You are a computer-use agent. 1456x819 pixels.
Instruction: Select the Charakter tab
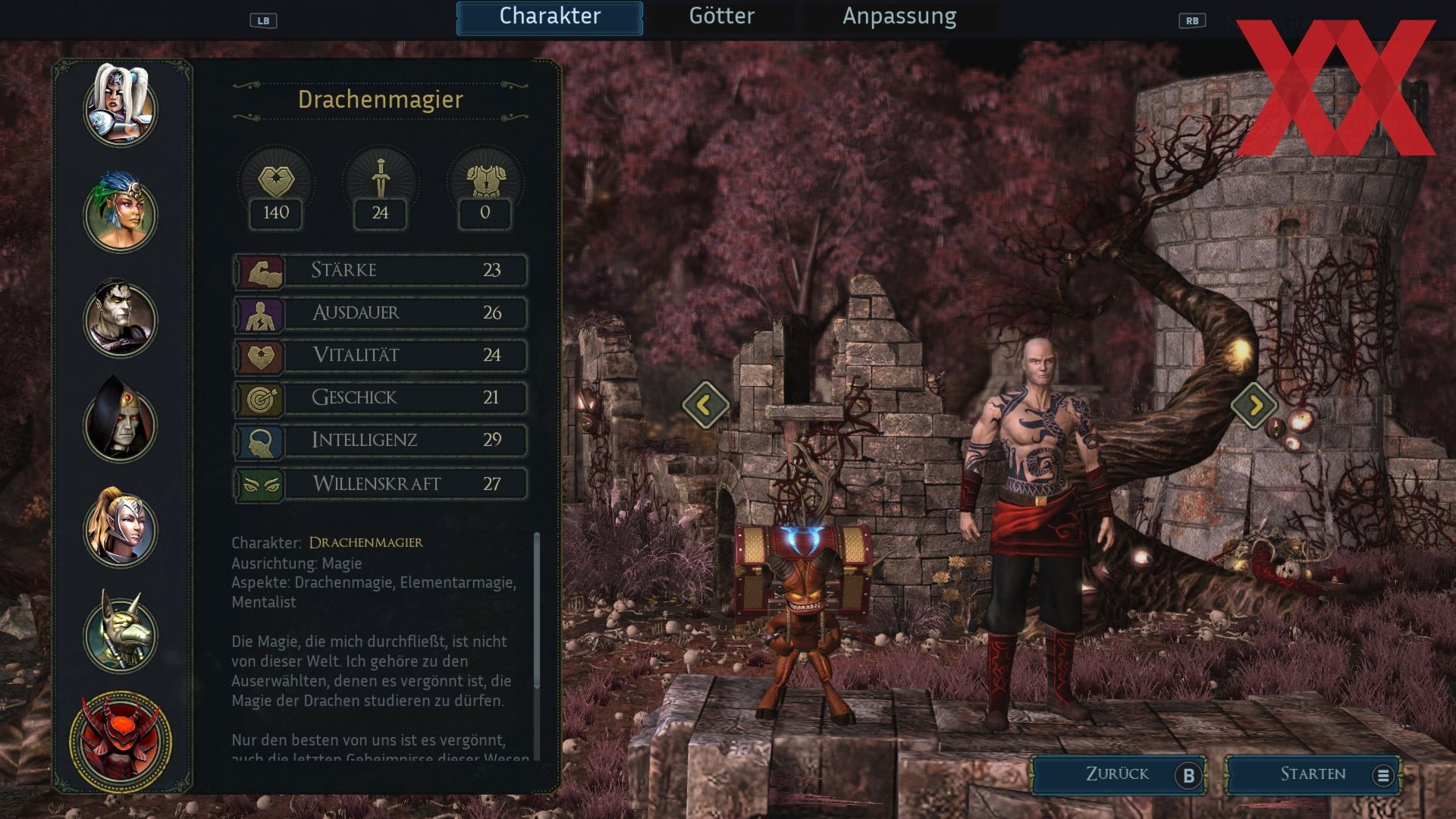(550, 17)
